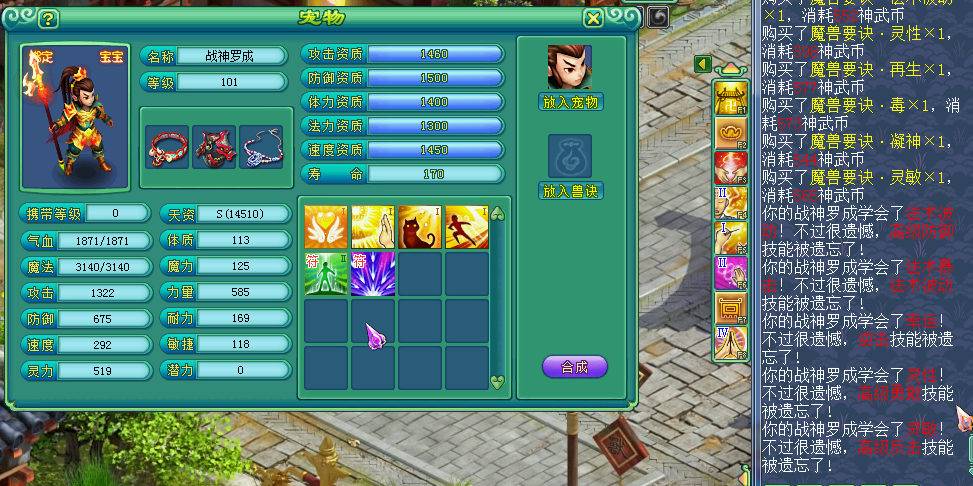Collapse the side hotbar with the green arrow

pos(702,65)
